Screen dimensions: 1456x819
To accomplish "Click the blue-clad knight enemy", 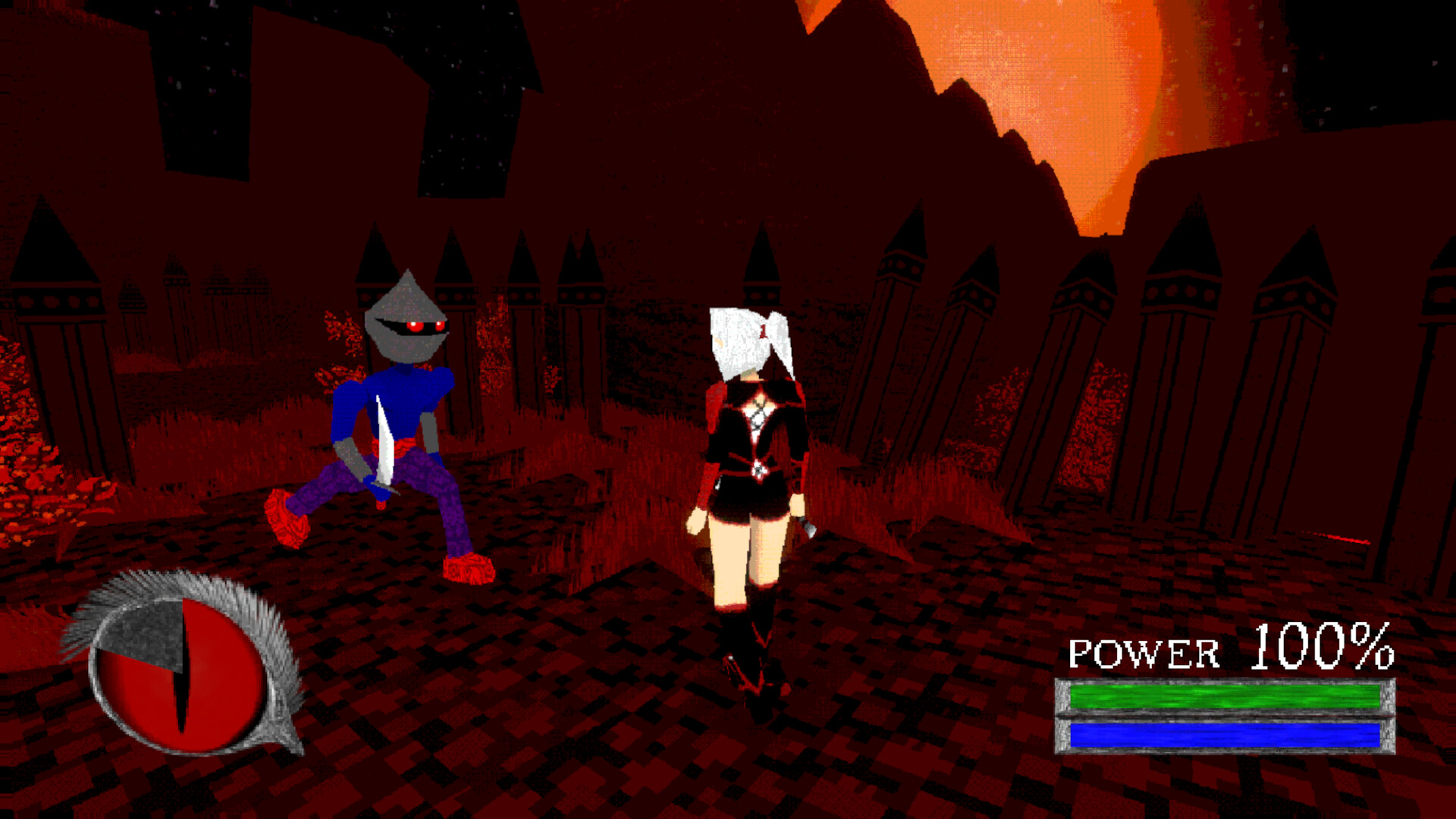I will pyautogui.click(x=394, y=425).
